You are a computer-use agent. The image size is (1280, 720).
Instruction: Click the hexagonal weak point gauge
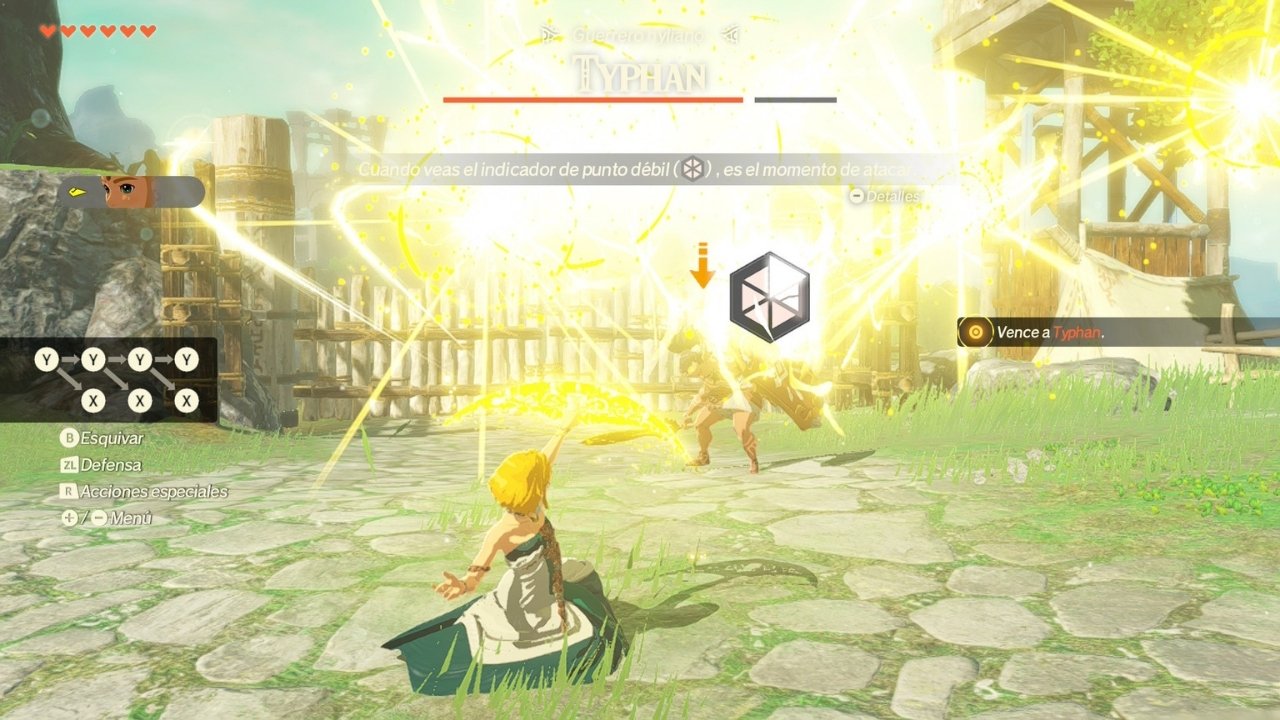pos(769,296)
